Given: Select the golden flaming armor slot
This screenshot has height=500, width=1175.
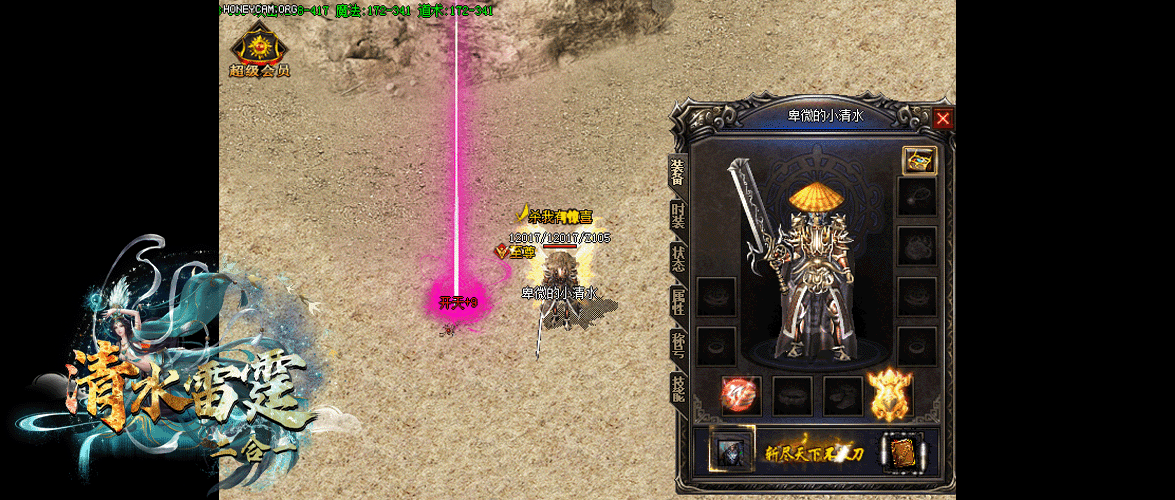Looking at the screenshot, I should pos(892,394).
